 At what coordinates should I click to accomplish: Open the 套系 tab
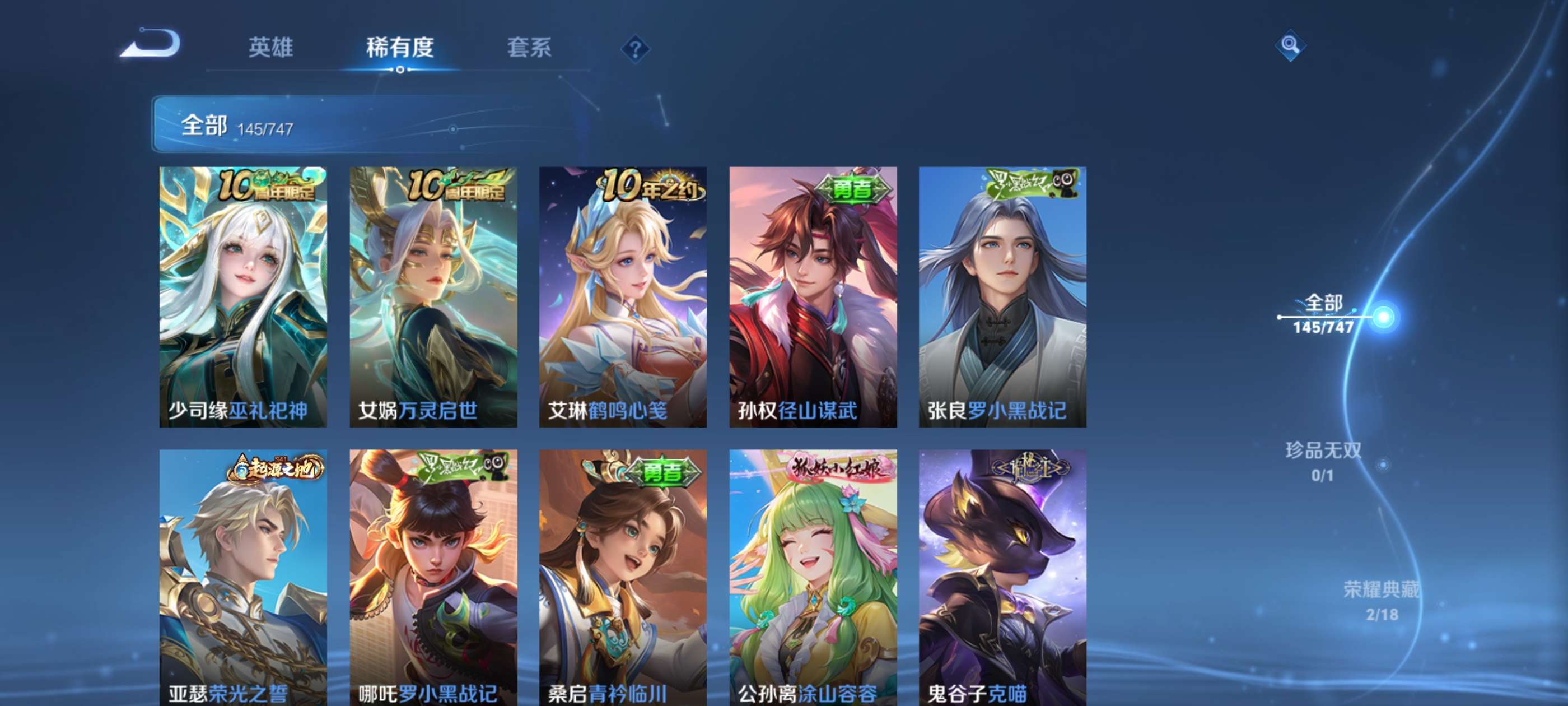529,48
